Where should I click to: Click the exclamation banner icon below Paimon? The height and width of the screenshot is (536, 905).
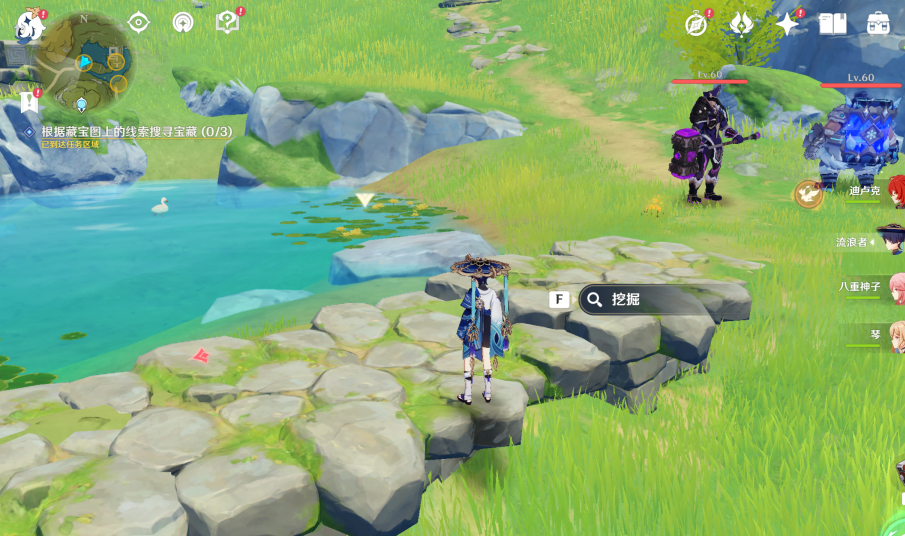point(28,102)
